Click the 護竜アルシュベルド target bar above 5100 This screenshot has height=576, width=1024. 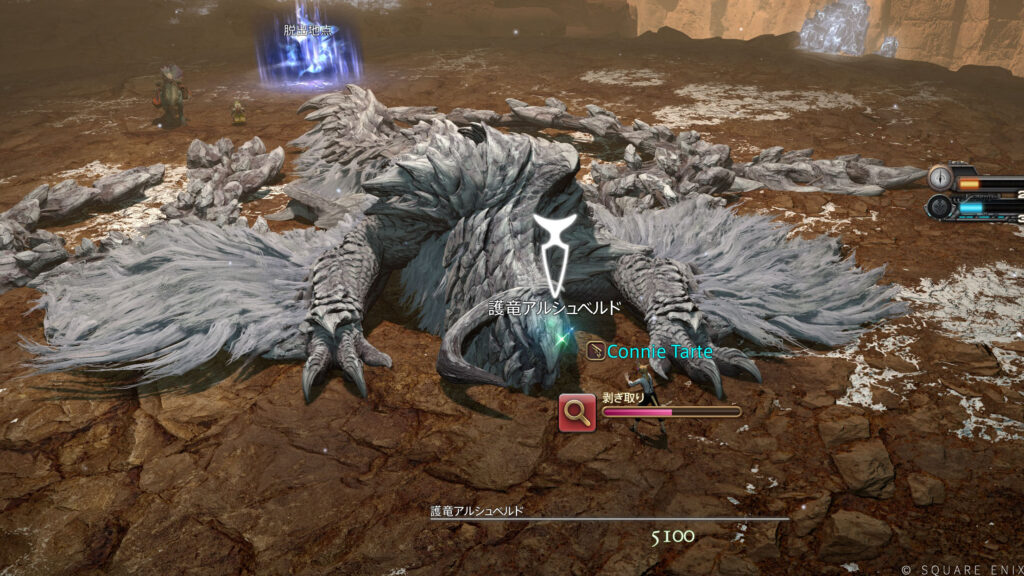tap(609, 518)
